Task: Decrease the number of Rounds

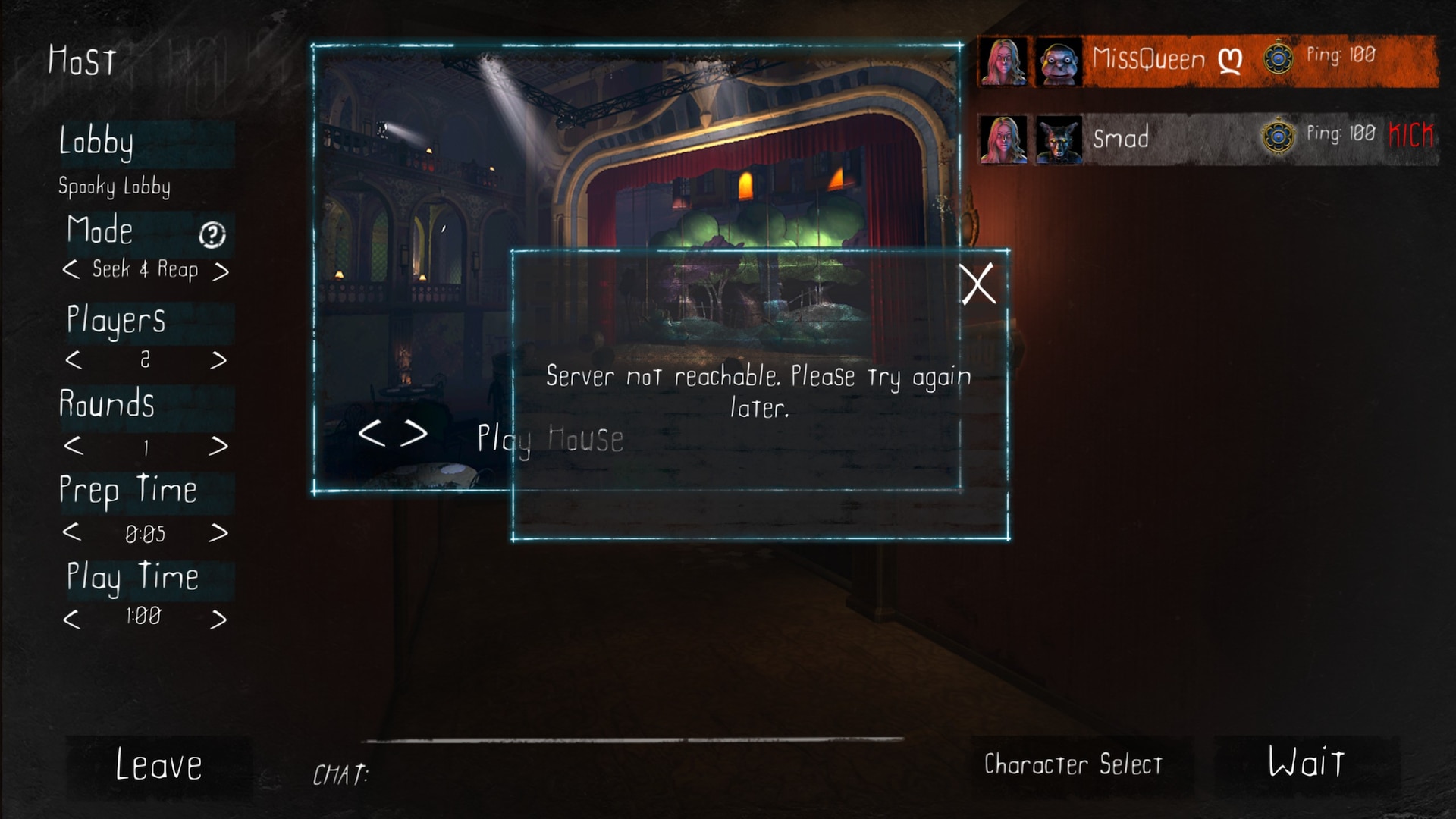Action: point(73,446)
